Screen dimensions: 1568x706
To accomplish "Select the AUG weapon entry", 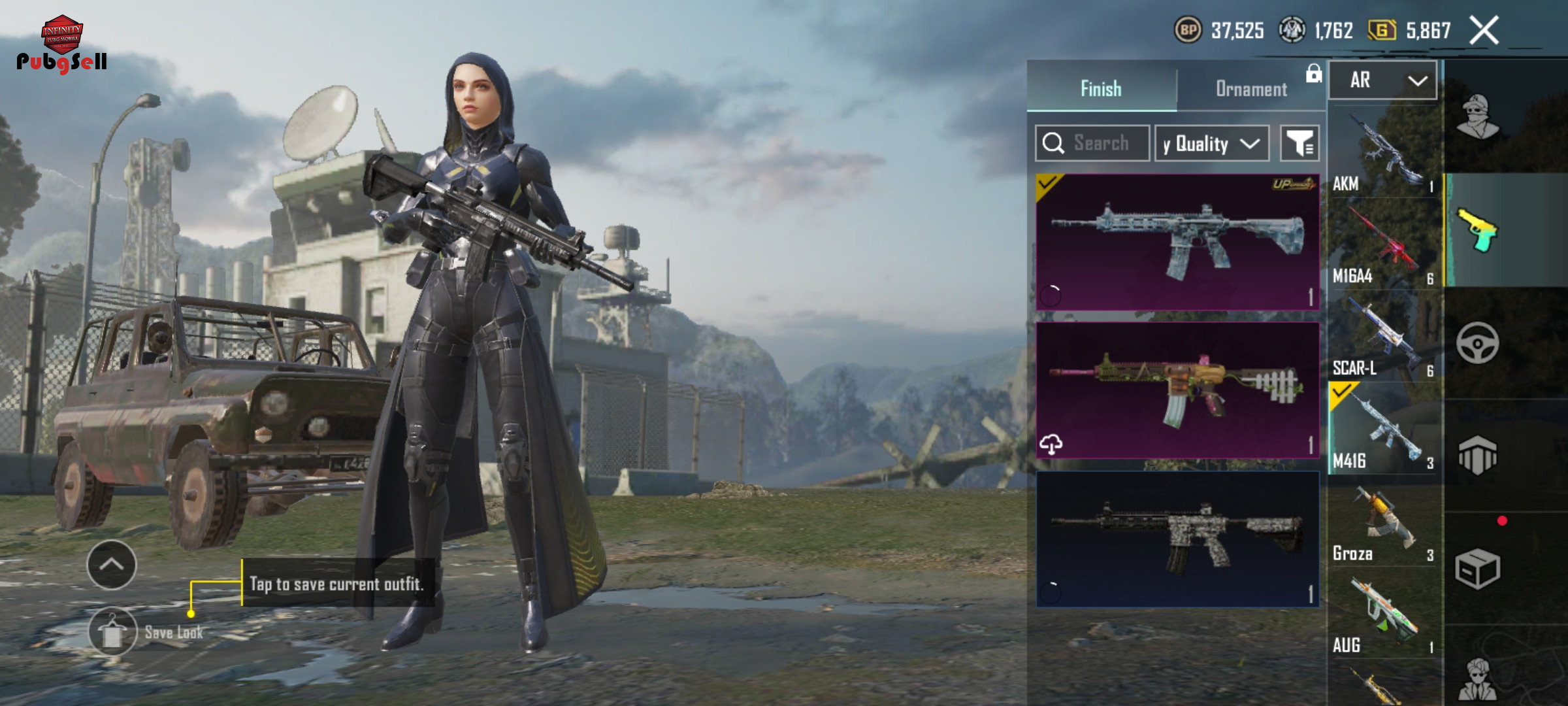I will 1384,616.
